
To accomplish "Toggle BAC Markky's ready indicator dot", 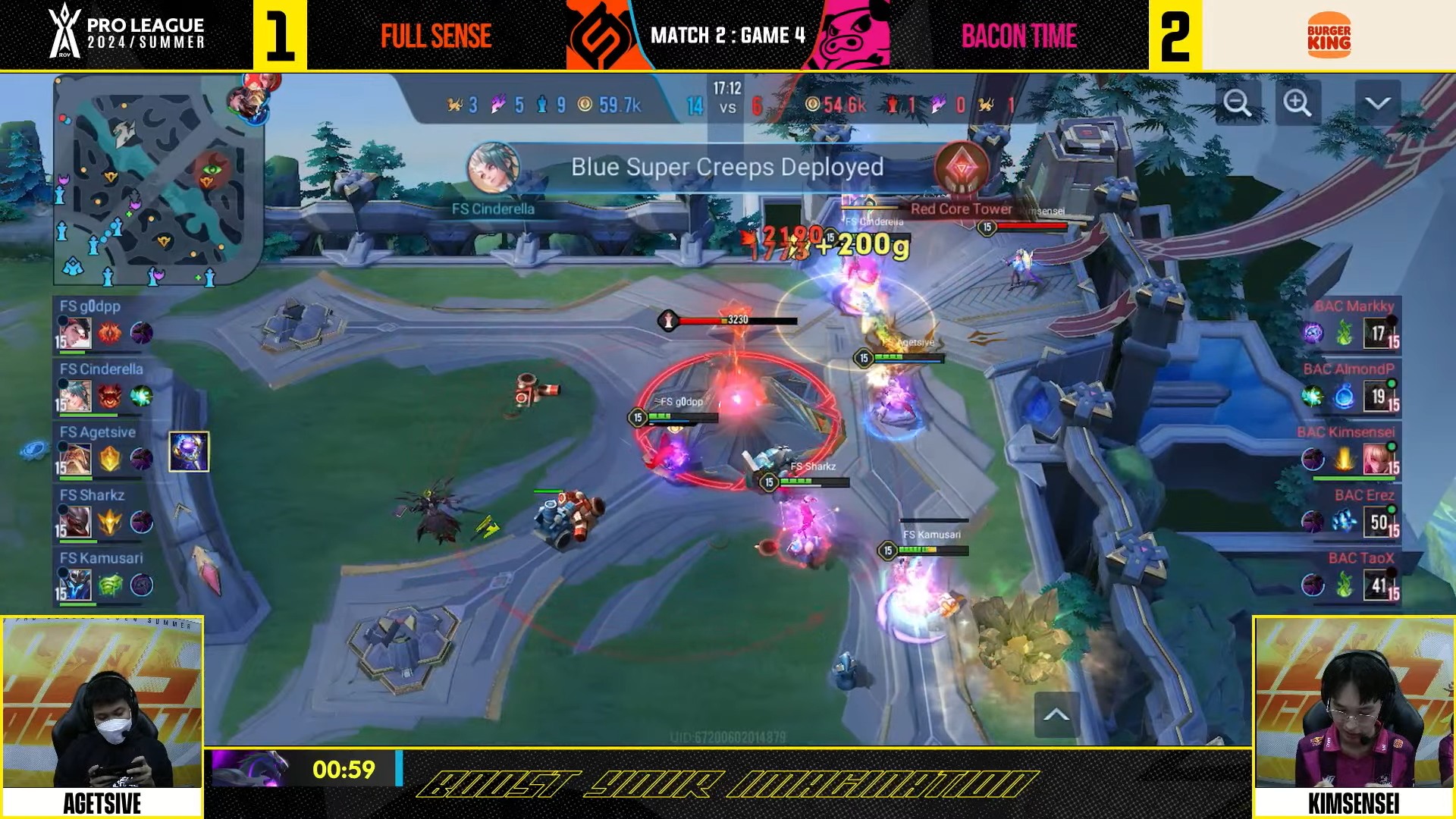I will pyautogui.click(x=1393, y=318).
